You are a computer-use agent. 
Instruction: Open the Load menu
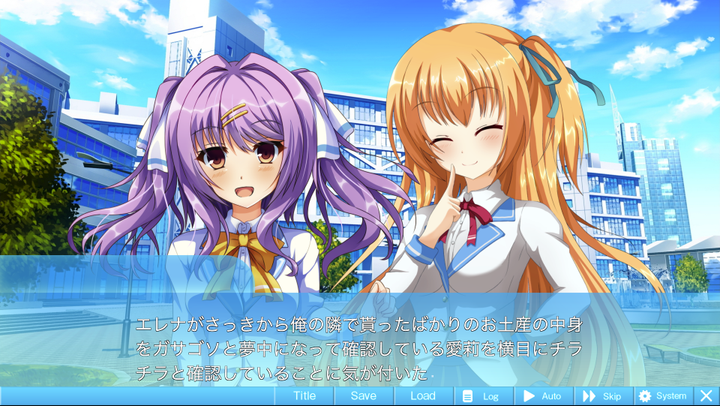(423, 396)
